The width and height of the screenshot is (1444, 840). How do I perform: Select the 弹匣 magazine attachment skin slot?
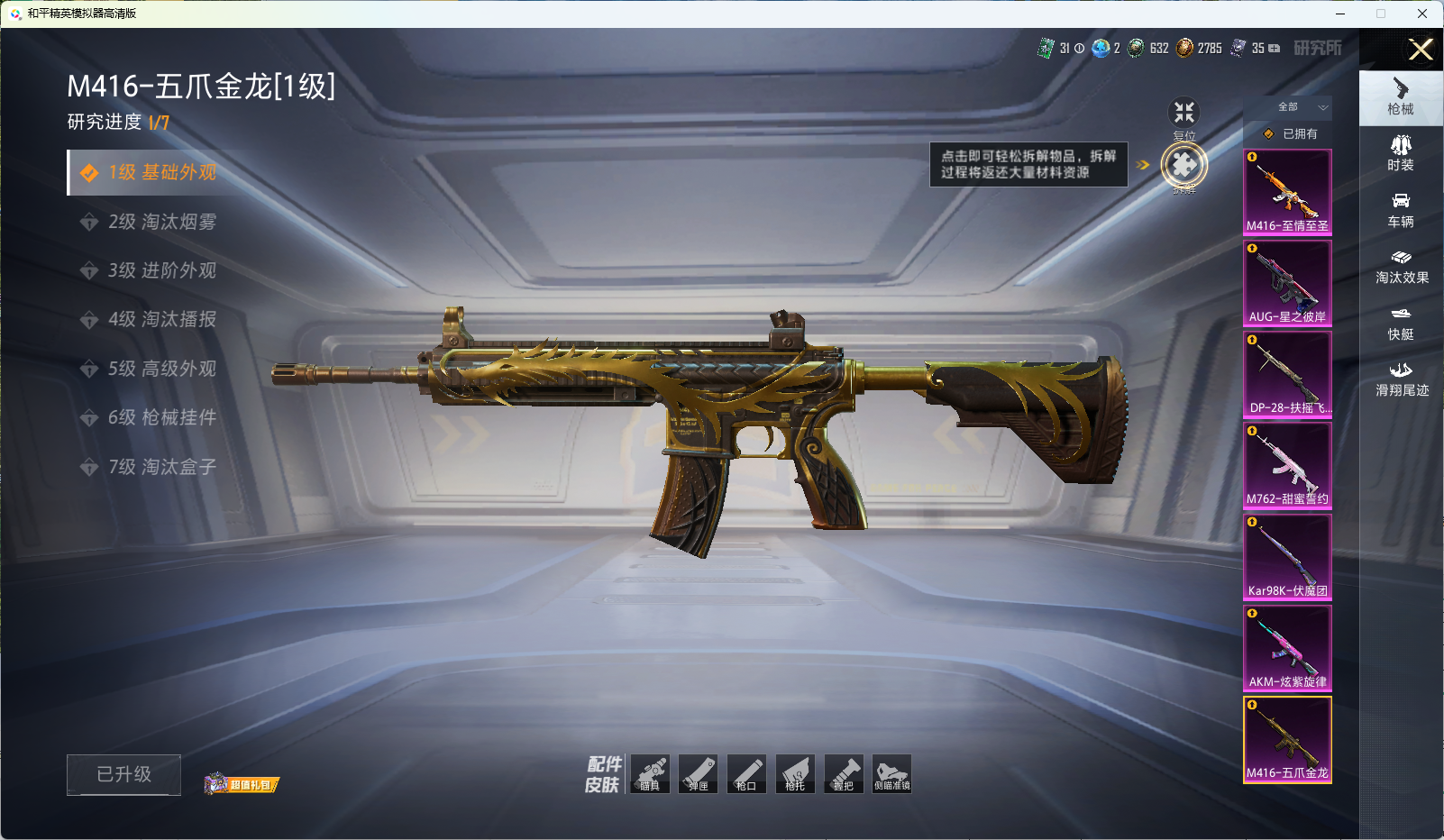[698, 774]
